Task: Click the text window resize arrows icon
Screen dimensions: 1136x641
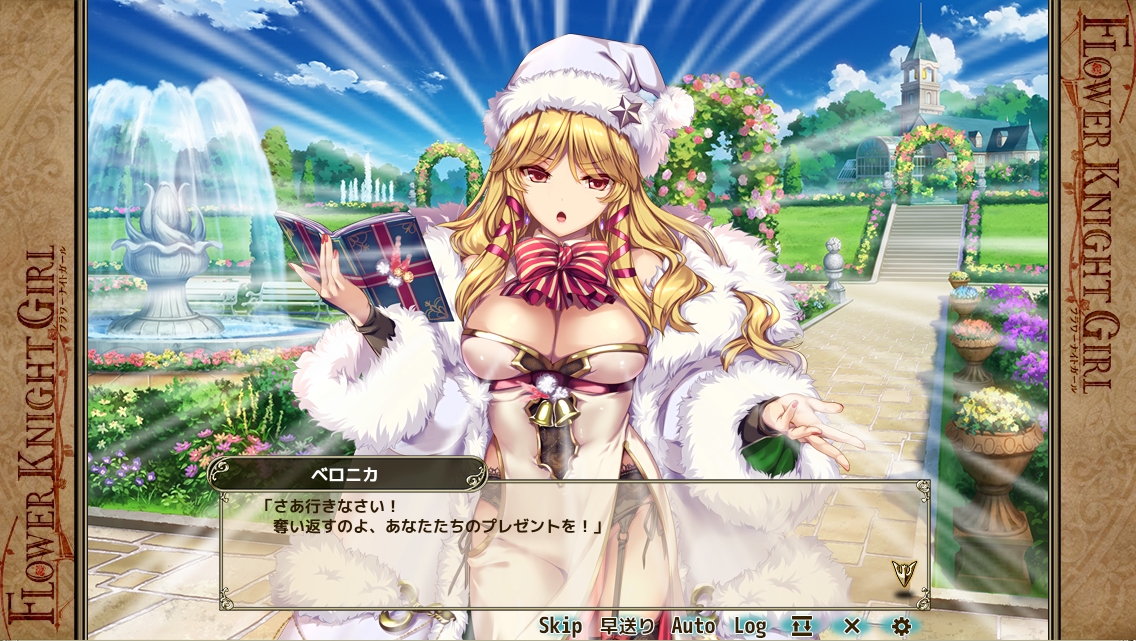Action: pyautogui.click(x=802, y=626)
